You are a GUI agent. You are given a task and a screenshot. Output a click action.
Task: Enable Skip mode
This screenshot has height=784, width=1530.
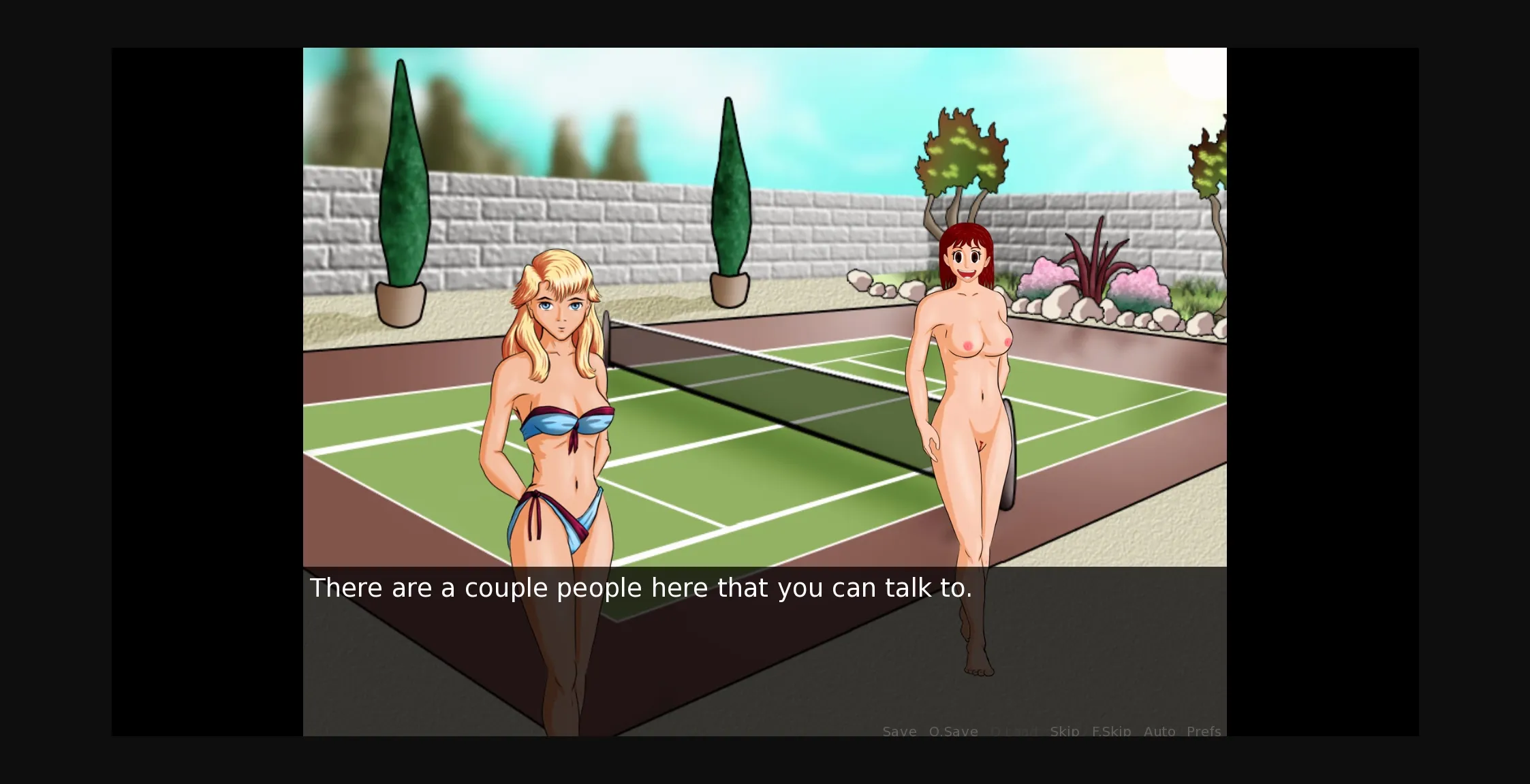[x=1064, y=731]
